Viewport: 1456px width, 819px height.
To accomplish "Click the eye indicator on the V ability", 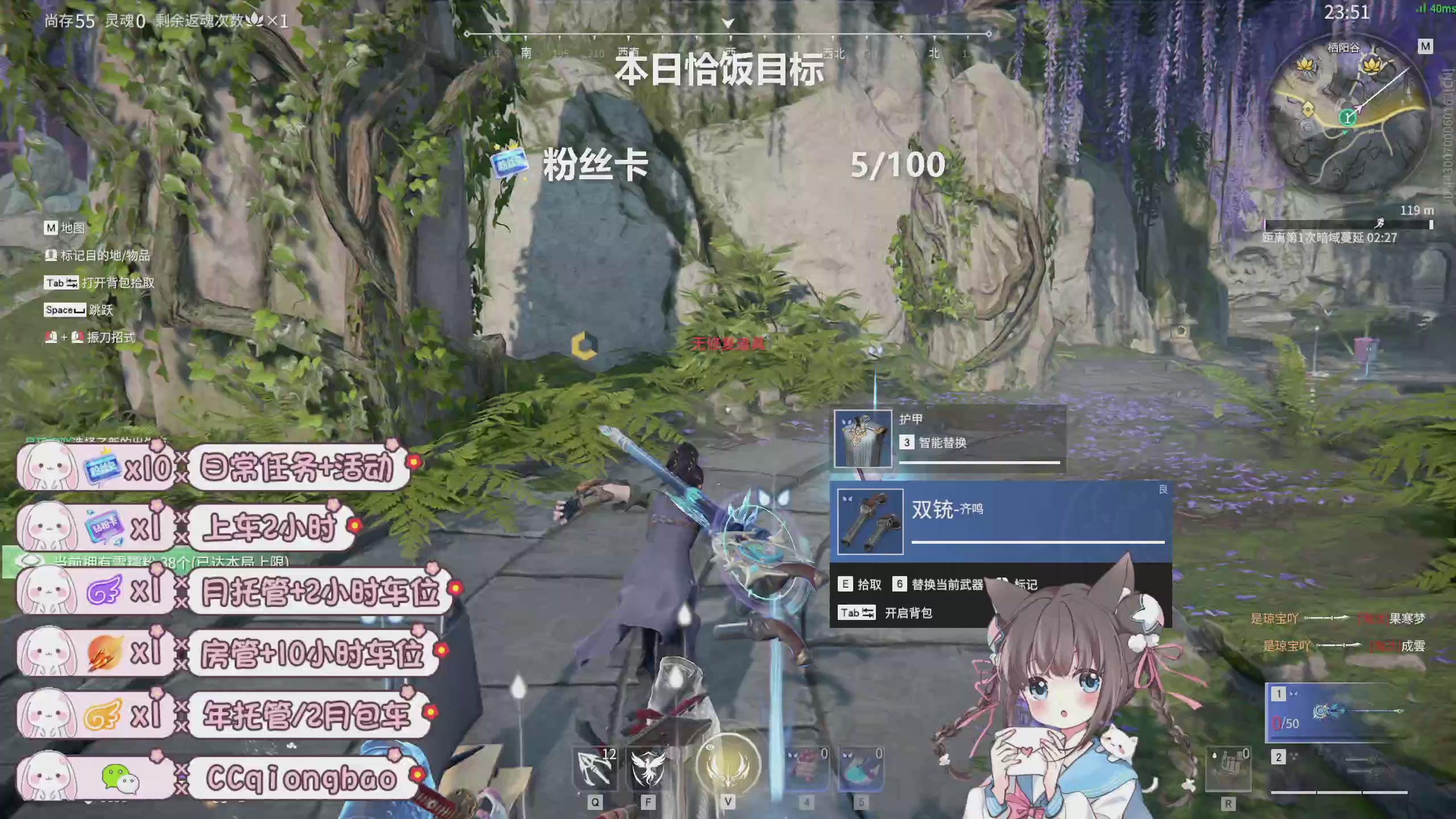I will [710, 748].
